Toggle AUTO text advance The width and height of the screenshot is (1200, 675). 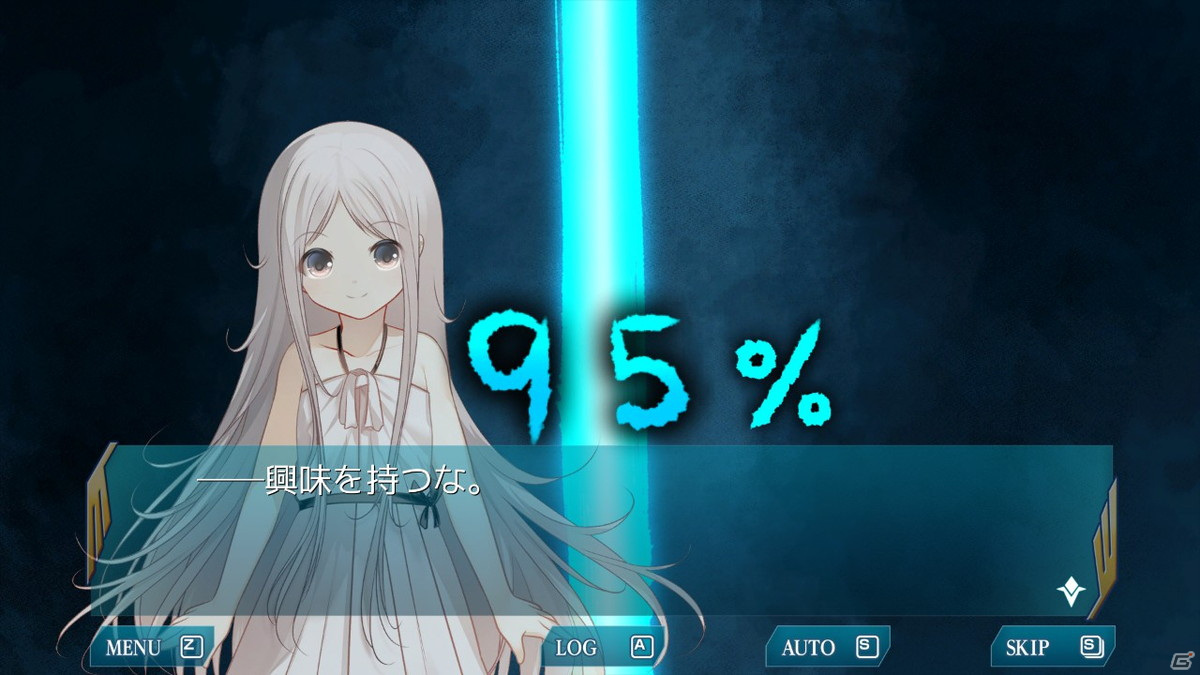827,647
